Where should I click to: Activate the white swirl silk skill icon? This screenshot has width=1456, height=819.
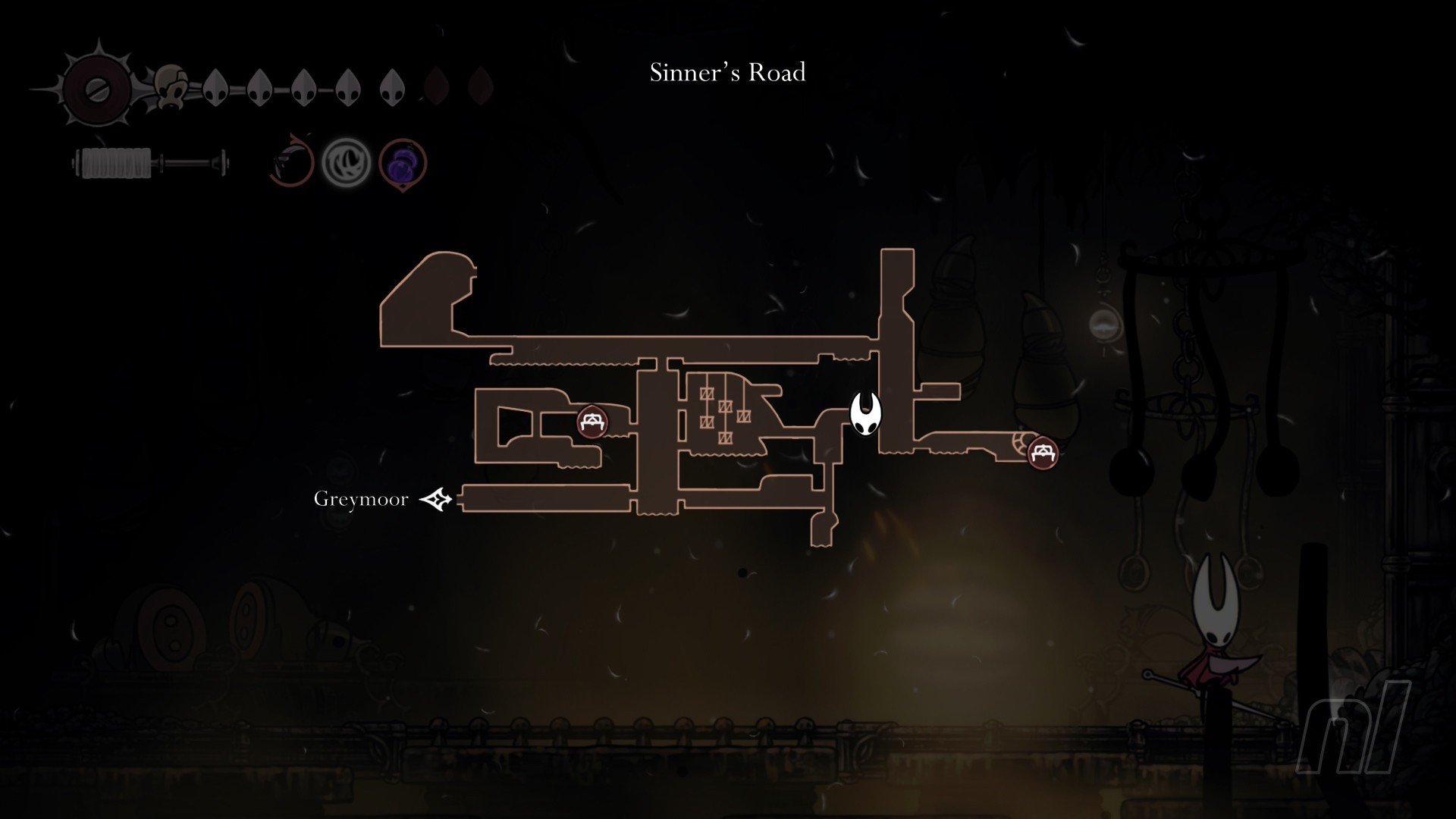[347, 163]
